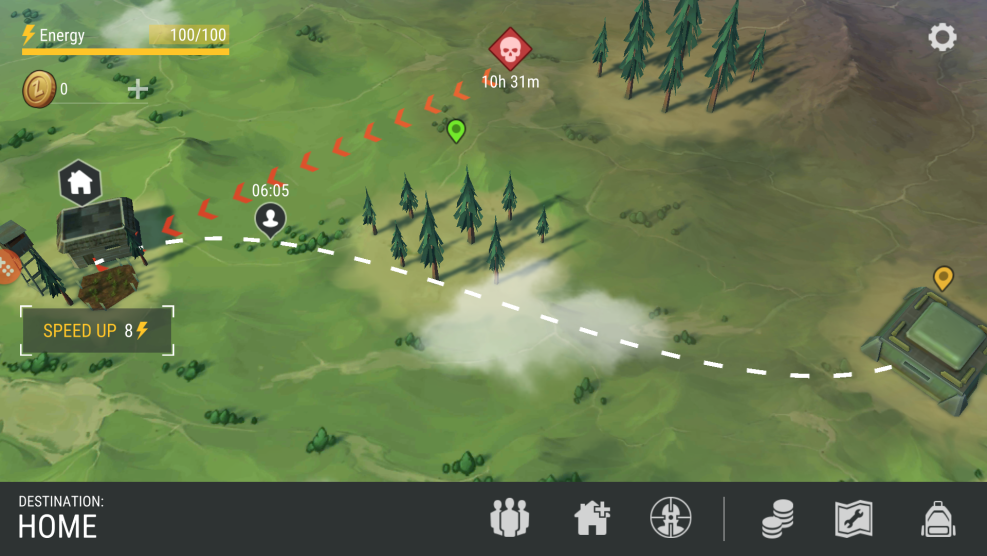The image size is (987, 556).
Task: Open the survivors group menu
Action: [509, 518]
